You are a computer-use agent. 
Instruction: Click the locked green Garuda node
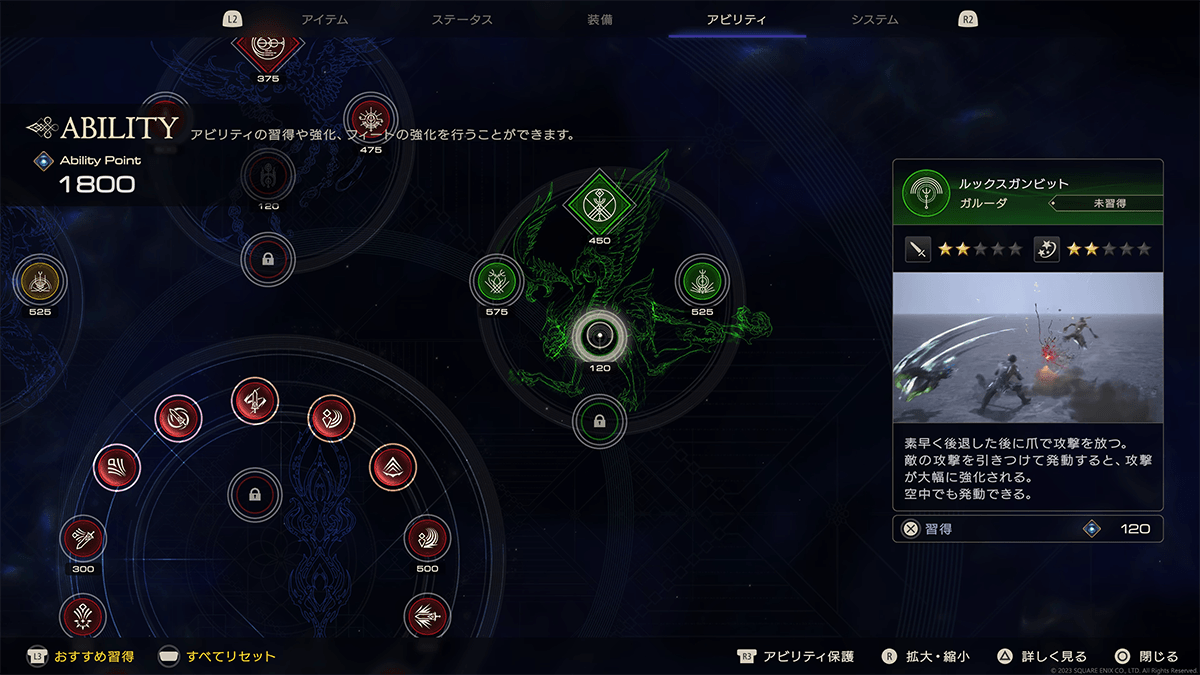[600, 421]
